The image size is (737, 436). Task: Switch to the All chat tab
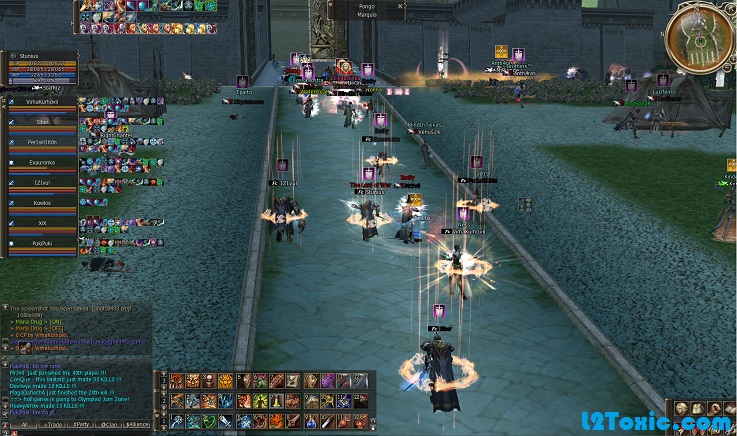coord(22,424)
